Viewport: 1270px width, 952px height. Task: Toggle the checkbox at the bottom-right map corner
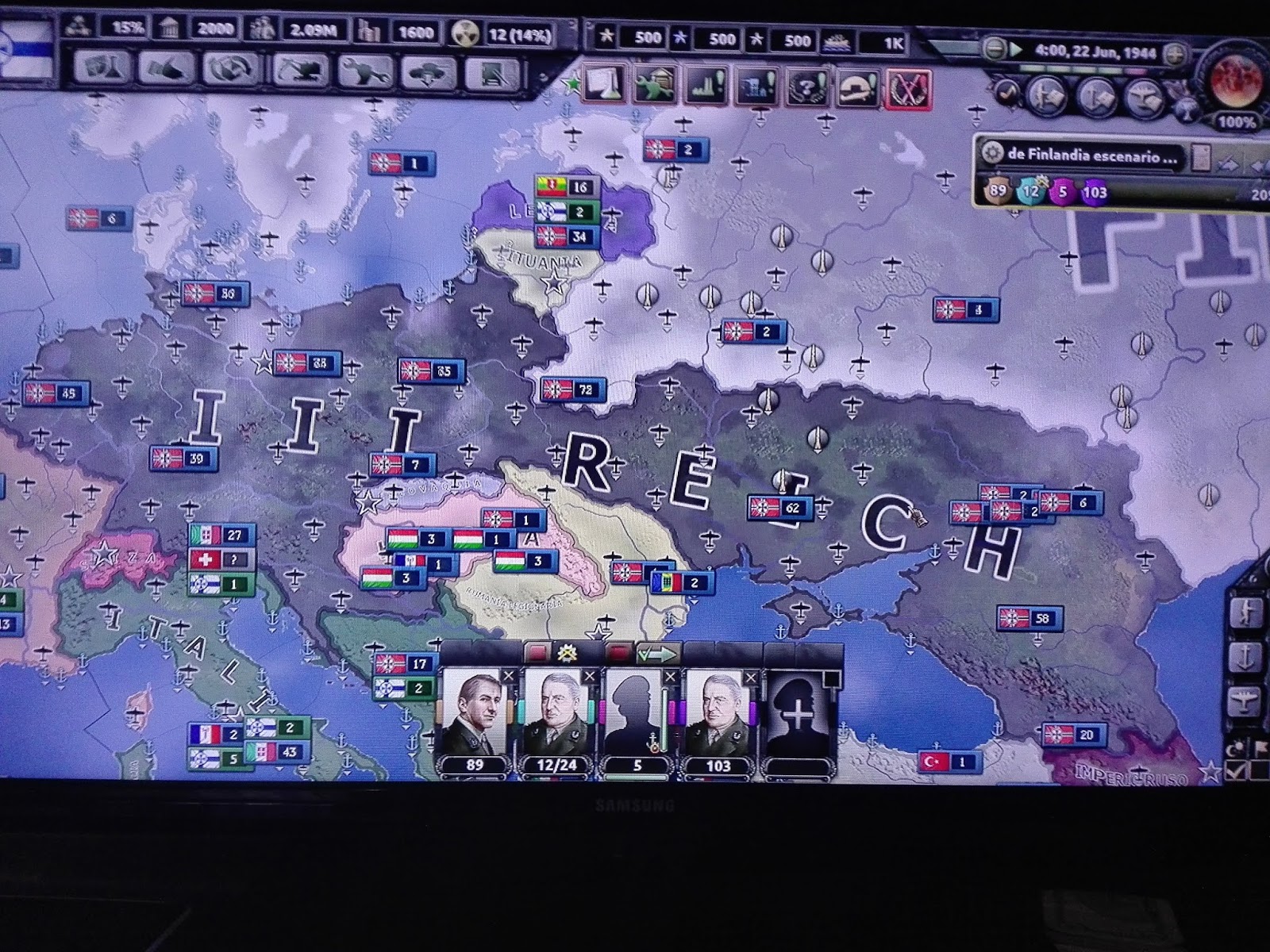tap(1235, 769)
